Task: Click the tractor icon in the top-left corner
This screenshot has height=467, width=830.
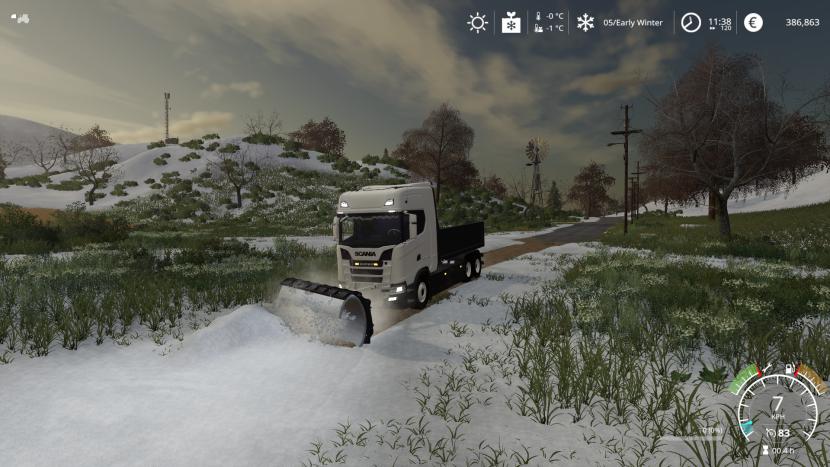Action: [20, 17]
